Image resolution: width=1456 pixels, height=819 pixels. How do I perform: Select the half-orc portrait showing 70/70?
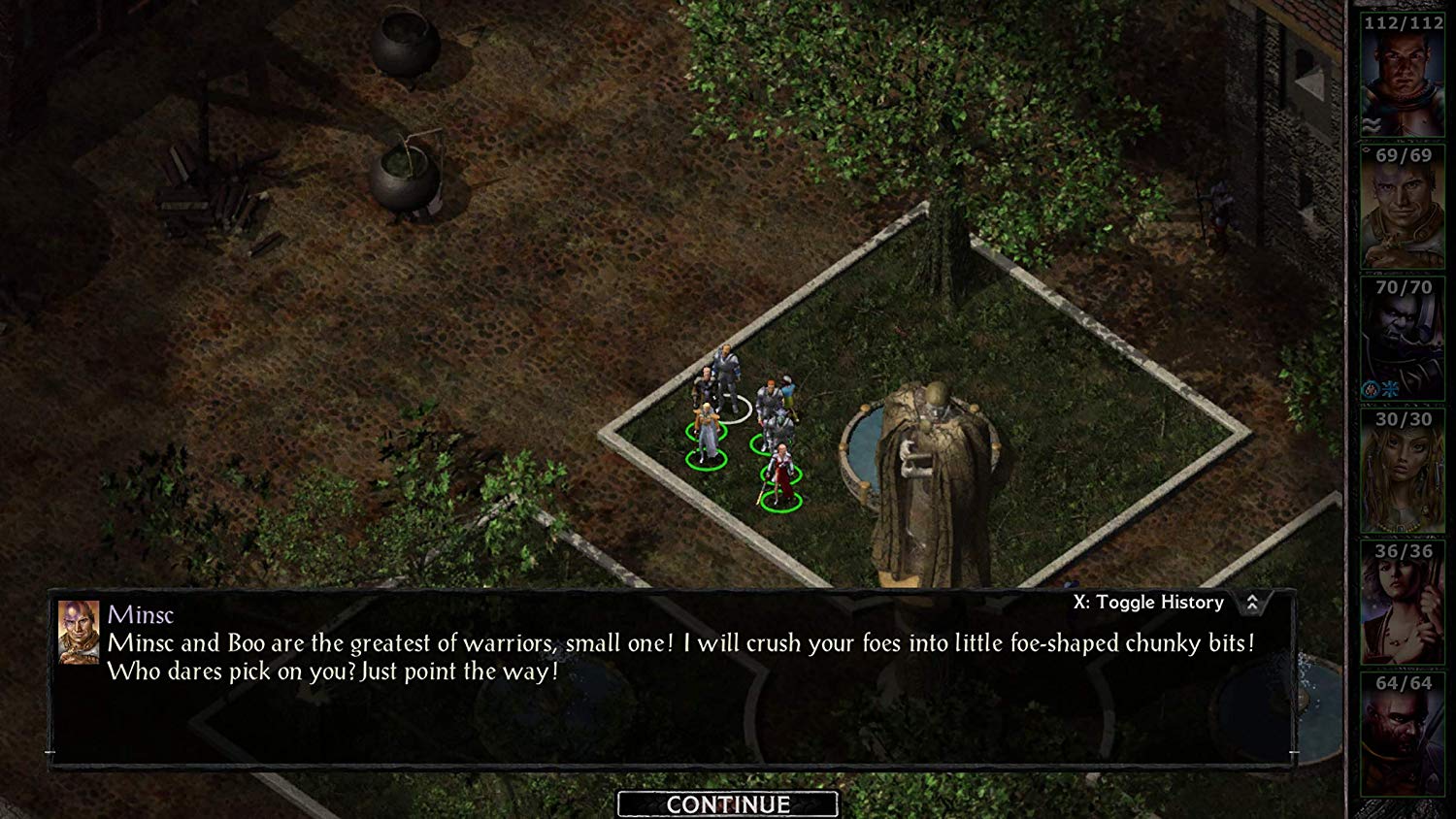(x=1401, y=335)
